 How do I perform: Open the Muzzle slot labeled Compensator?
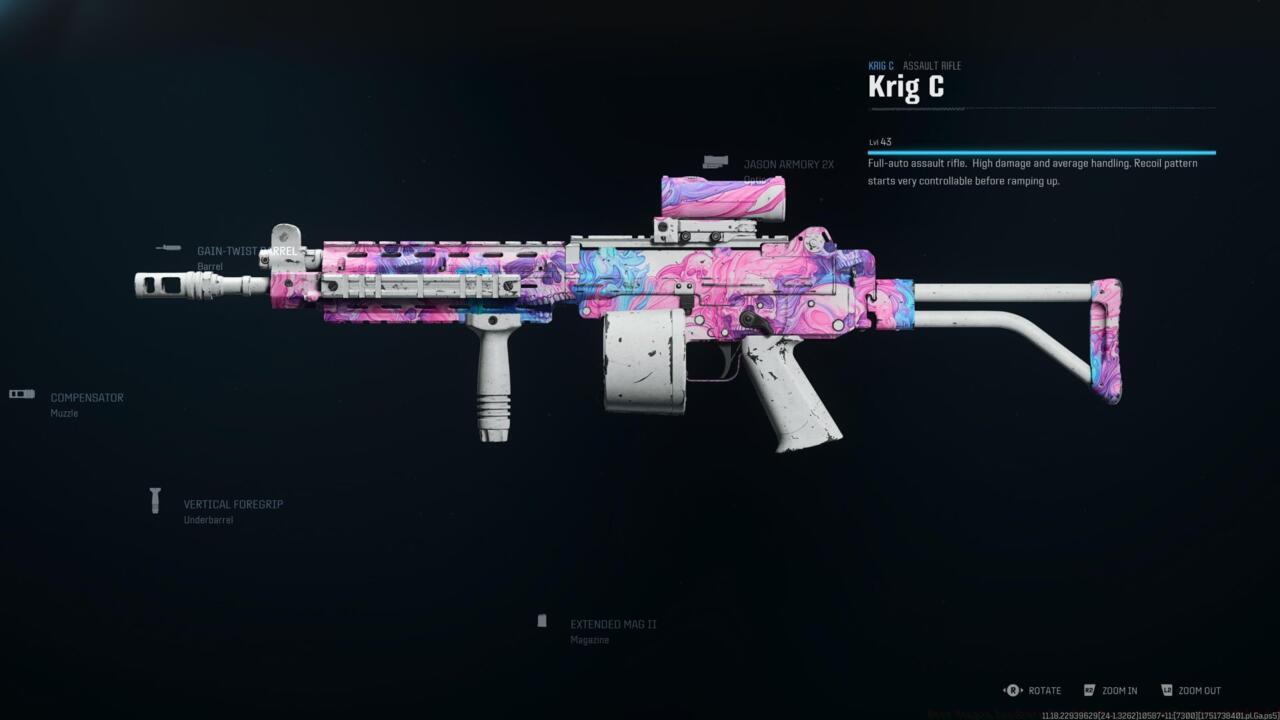(x=86, y=397)
